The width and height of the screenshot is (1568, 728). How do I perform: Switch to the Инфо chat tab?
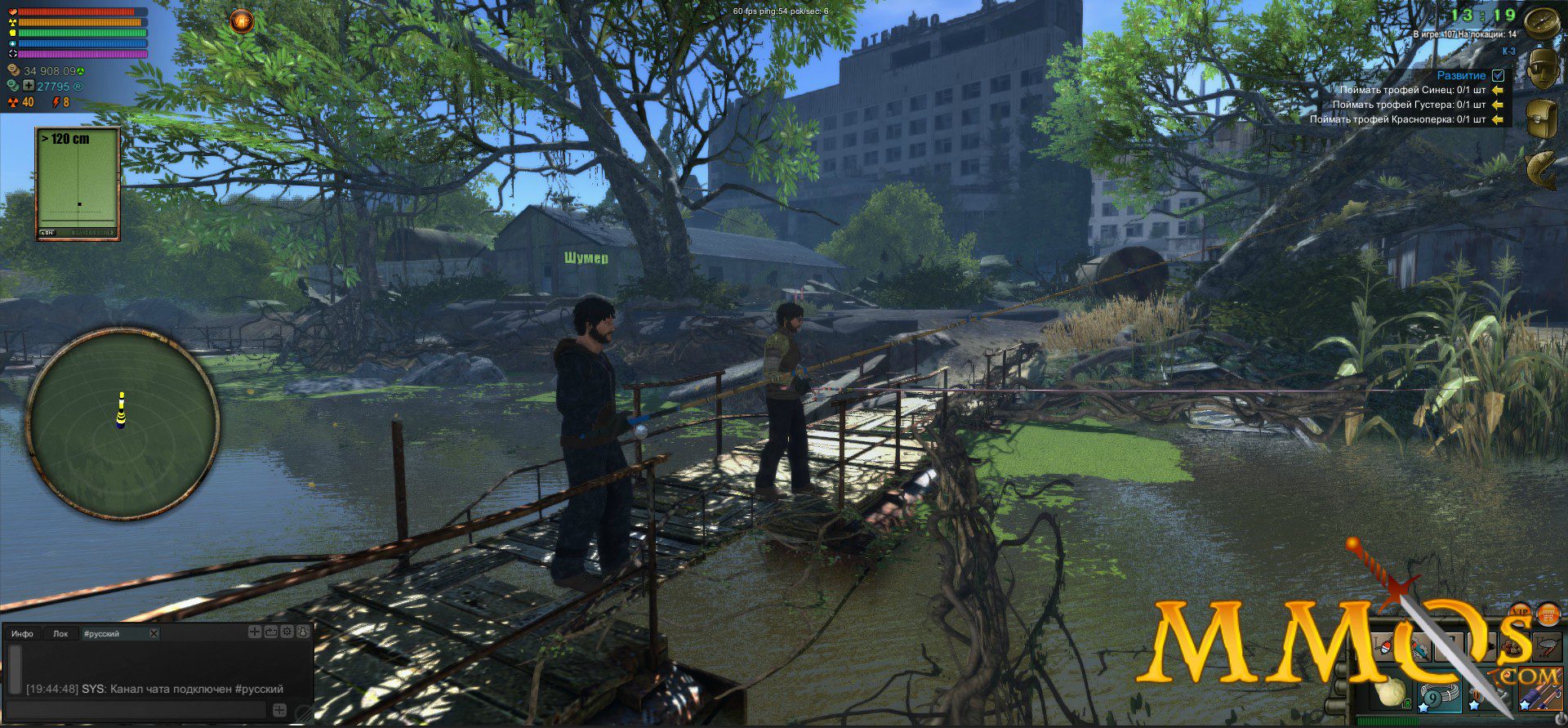(x=23, y=633)
